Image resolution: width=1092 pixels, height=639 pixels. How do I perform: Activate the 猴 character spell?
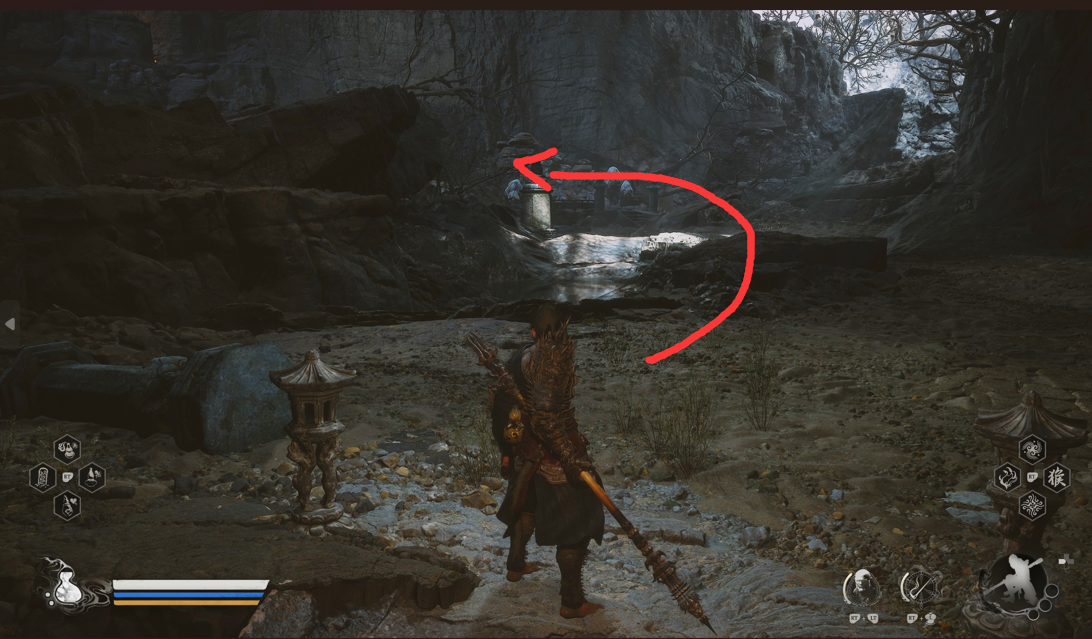click(1056, 477)
